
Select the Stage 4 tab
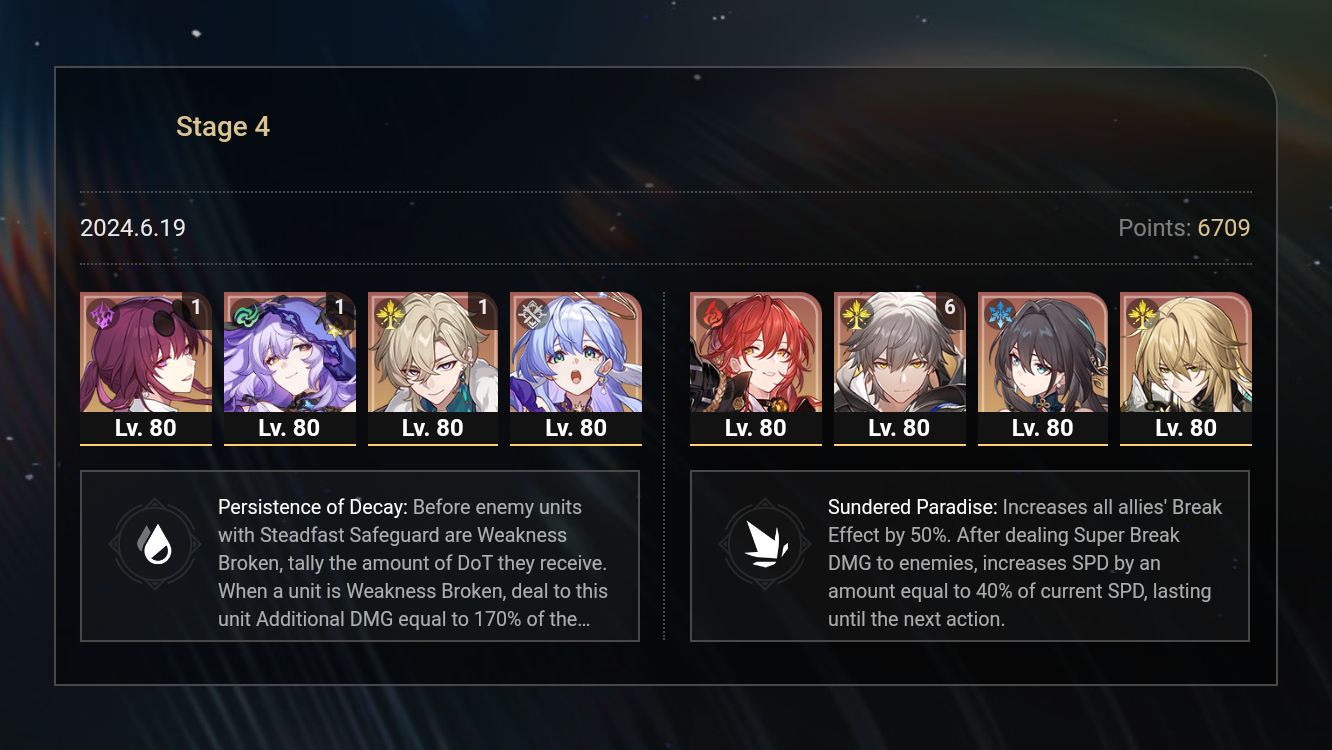click(x=223, y=126)
